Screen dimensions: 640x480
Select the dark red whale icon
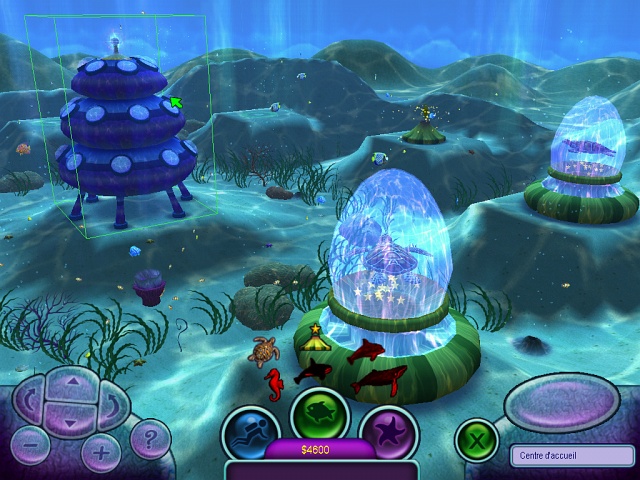pyautogui.click(x=379, y=379)
